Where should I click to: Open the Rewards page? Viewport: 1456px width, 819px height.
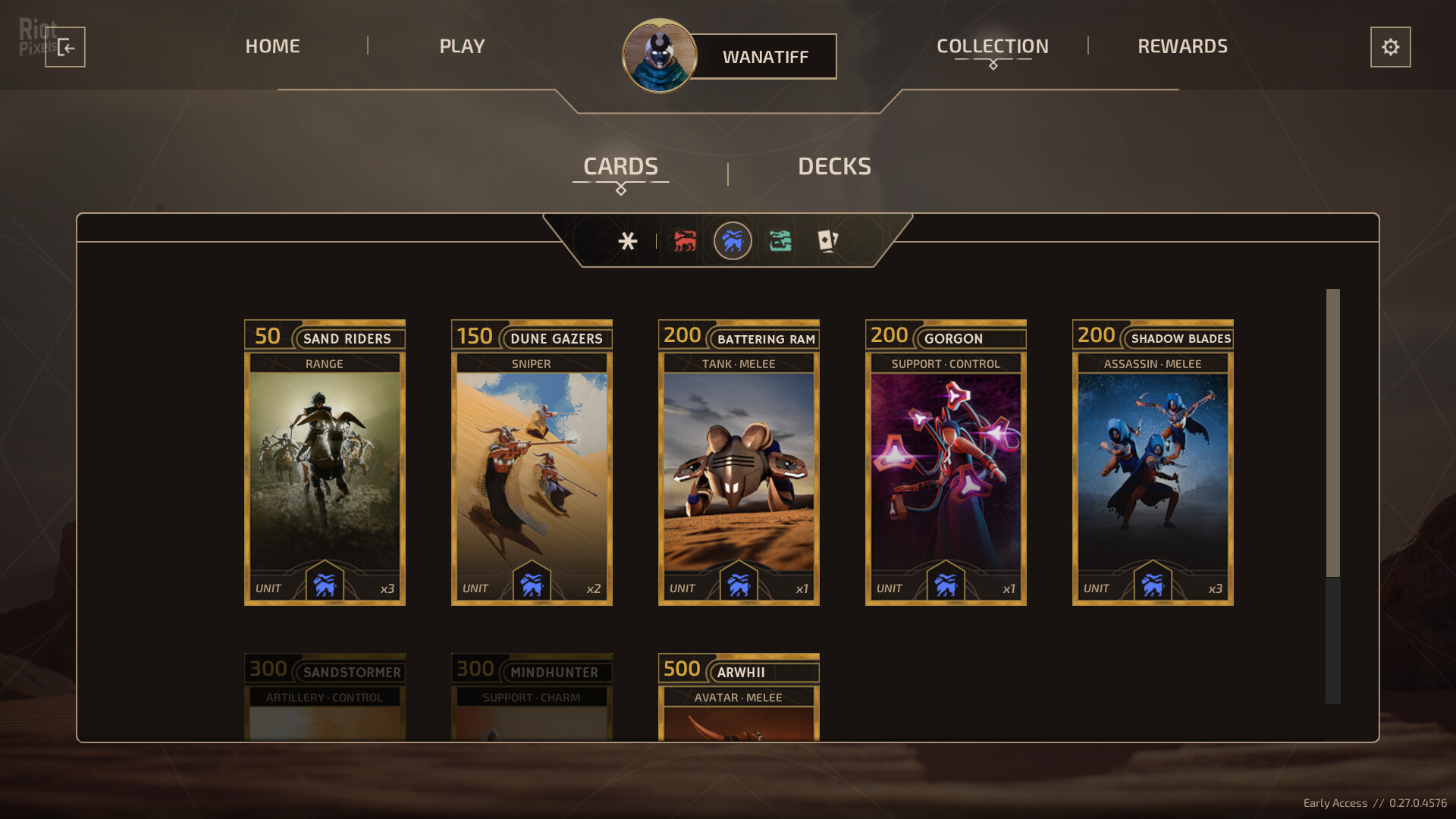click(x=1182, y=46)
